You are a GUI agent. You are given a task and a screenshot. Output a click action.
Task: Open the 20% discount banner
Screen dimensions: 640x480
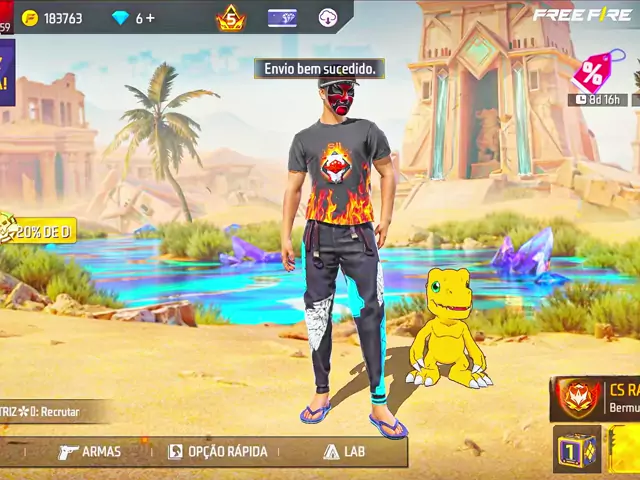coord(38,232)
